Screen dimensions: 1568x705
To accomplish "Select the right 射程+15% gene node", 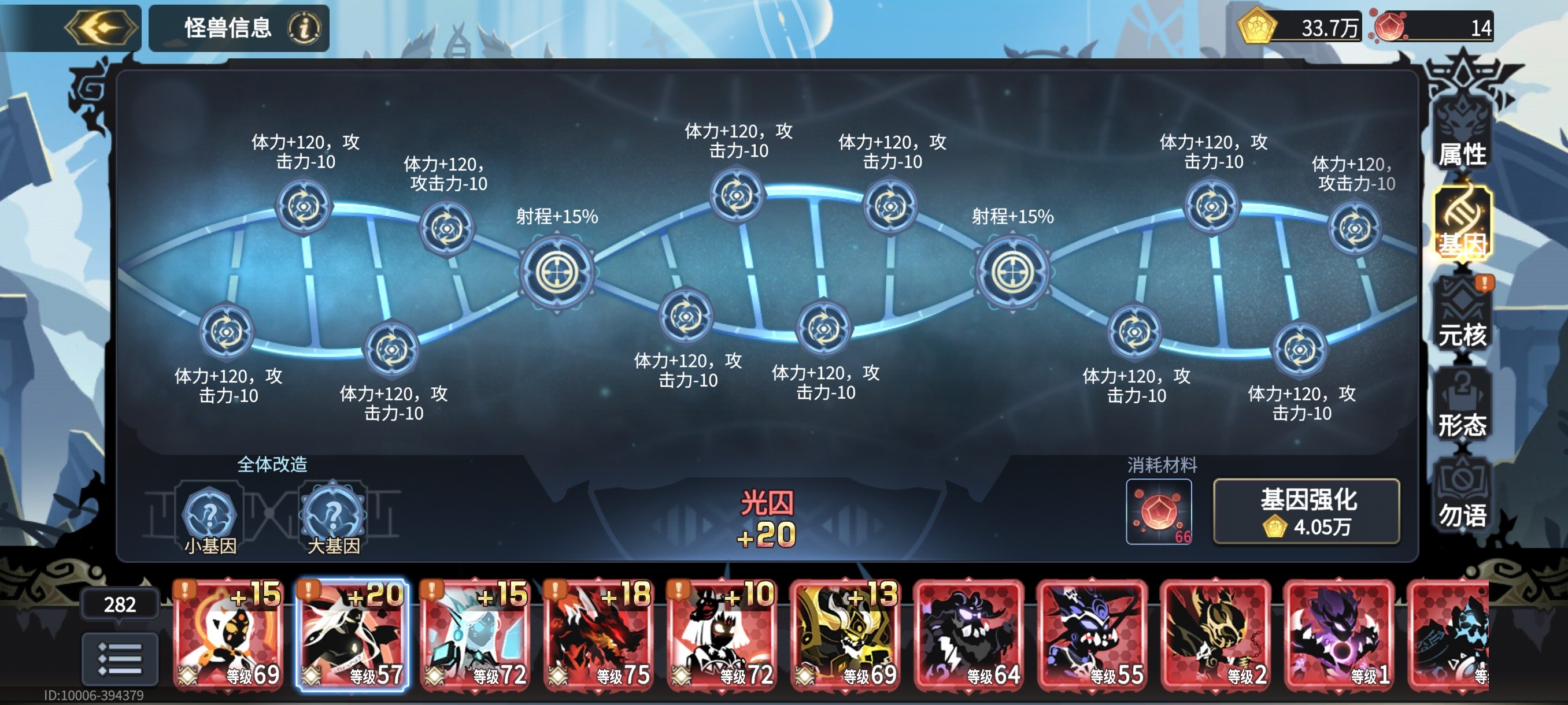I will [1012, 272].
